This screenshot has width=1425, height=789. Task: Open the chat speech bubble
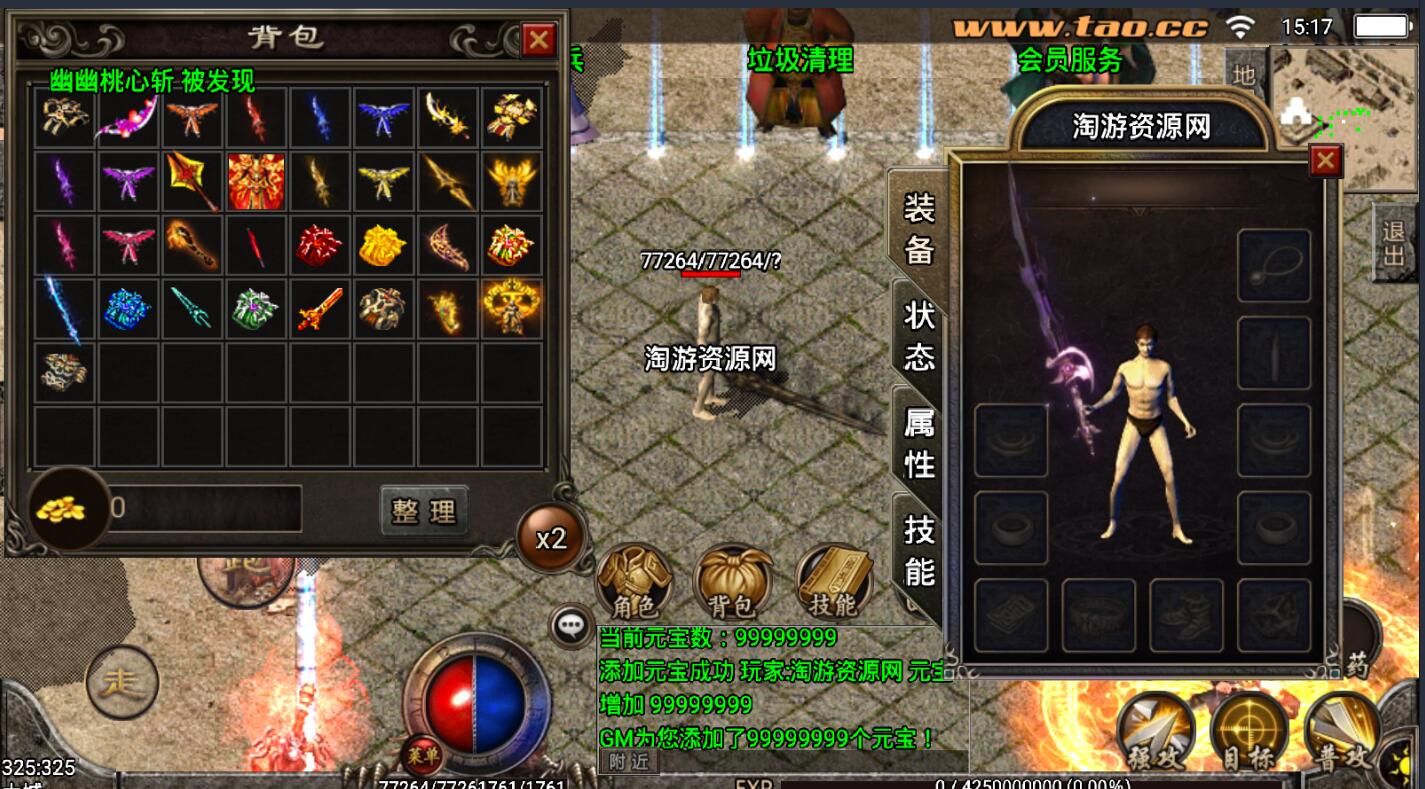tap(571, 627)
